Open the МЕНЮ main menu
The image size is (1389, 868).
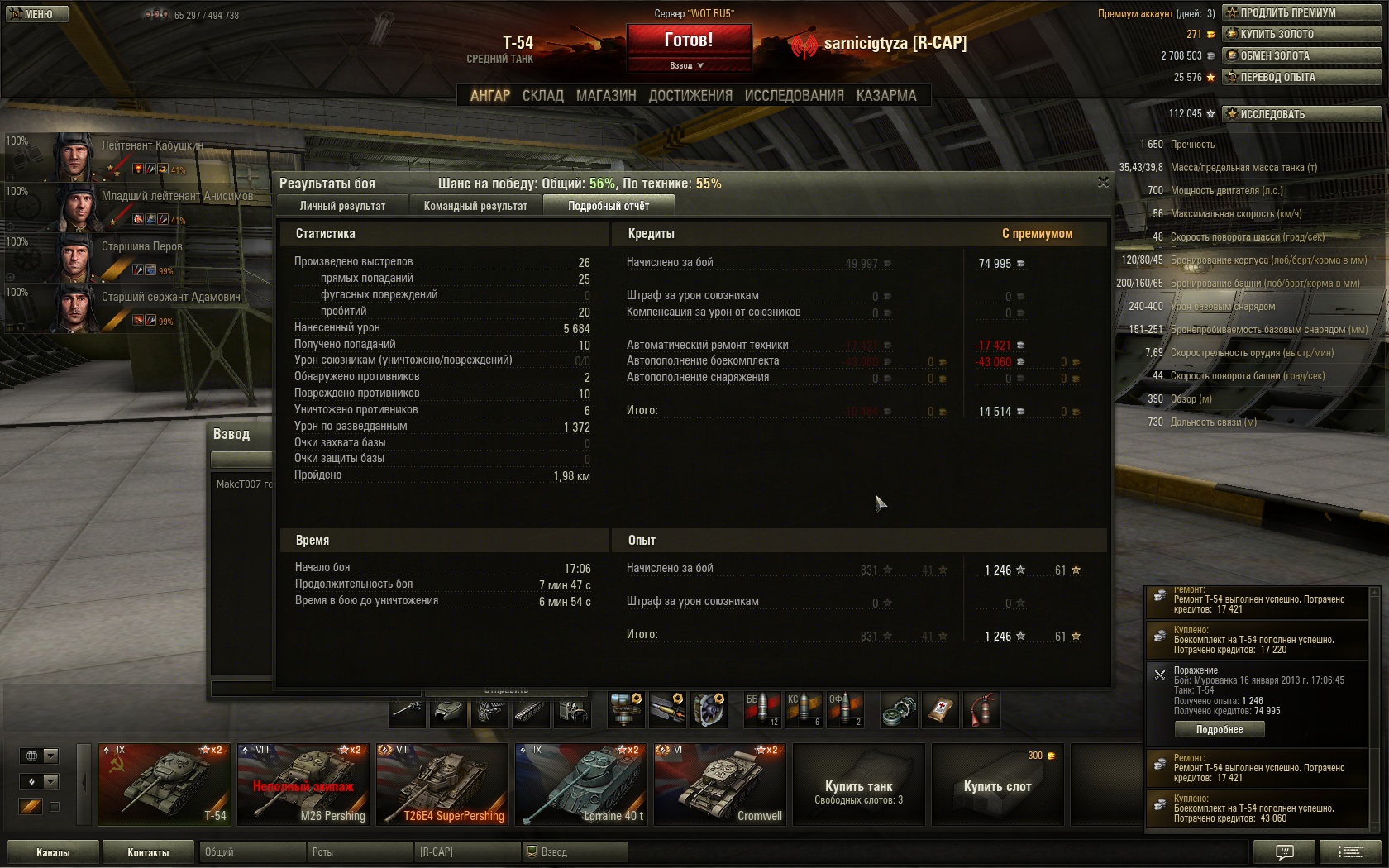point(37,14)
